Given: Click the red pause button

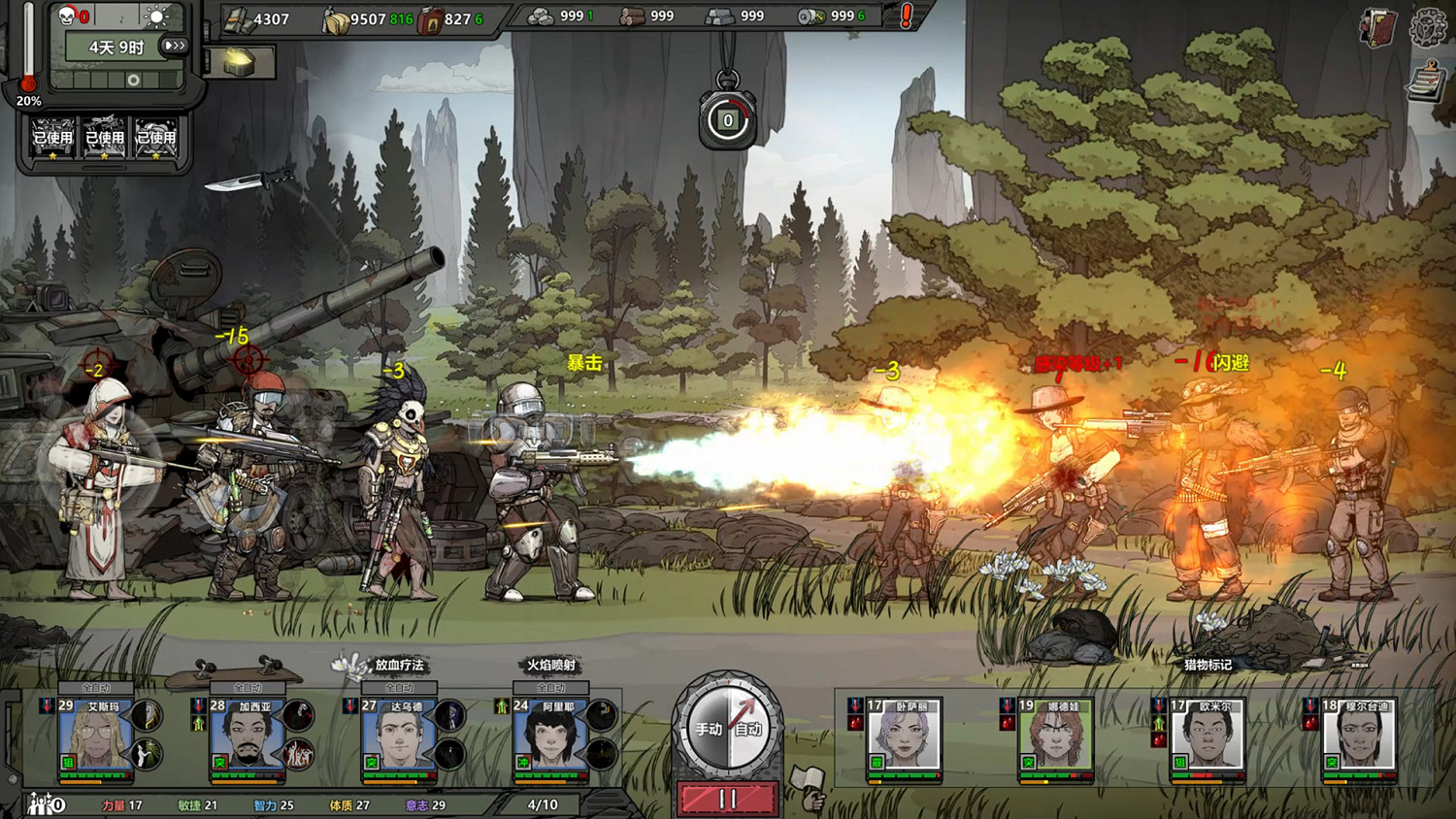Looking at the screenshot, I should (x=727, y=799).
